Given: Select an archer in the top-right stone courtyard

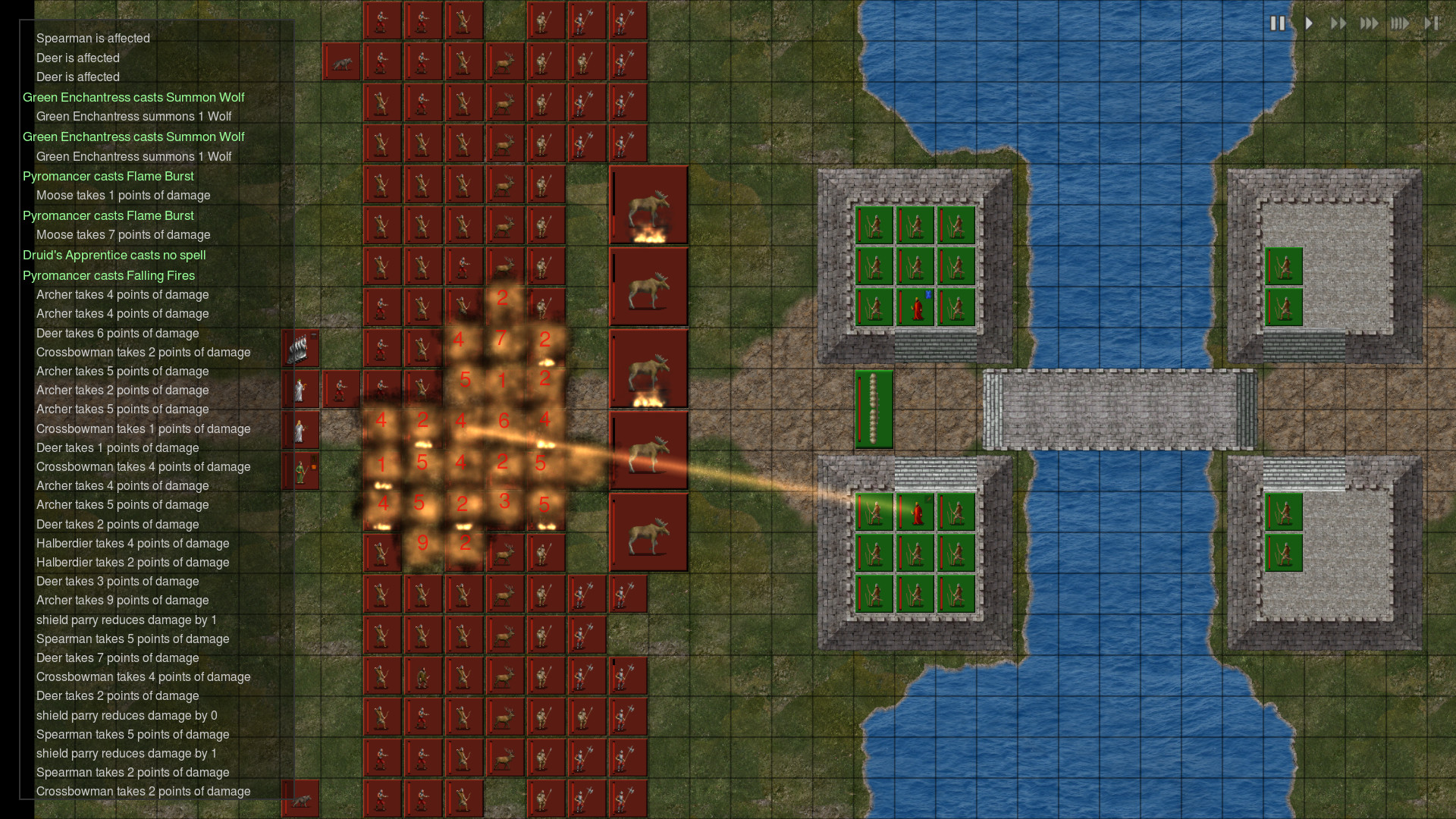Looking at the screenshot, I should [1283, 267].
